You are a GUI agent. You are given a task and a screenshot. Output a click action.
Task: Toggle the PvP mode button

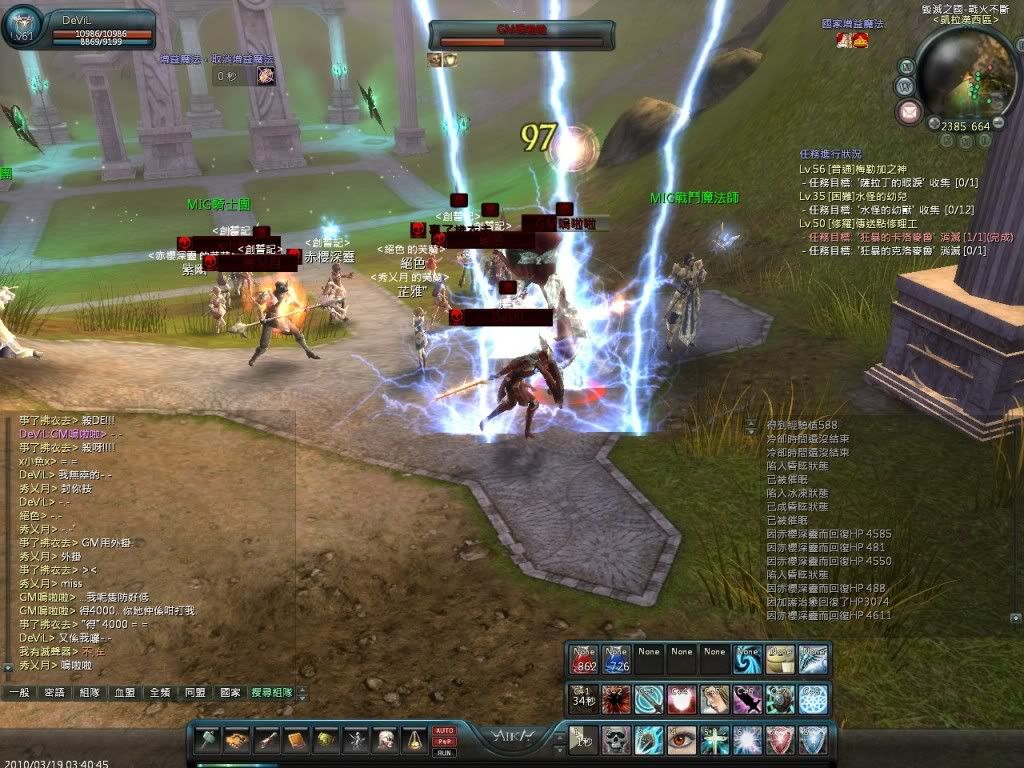444,742
